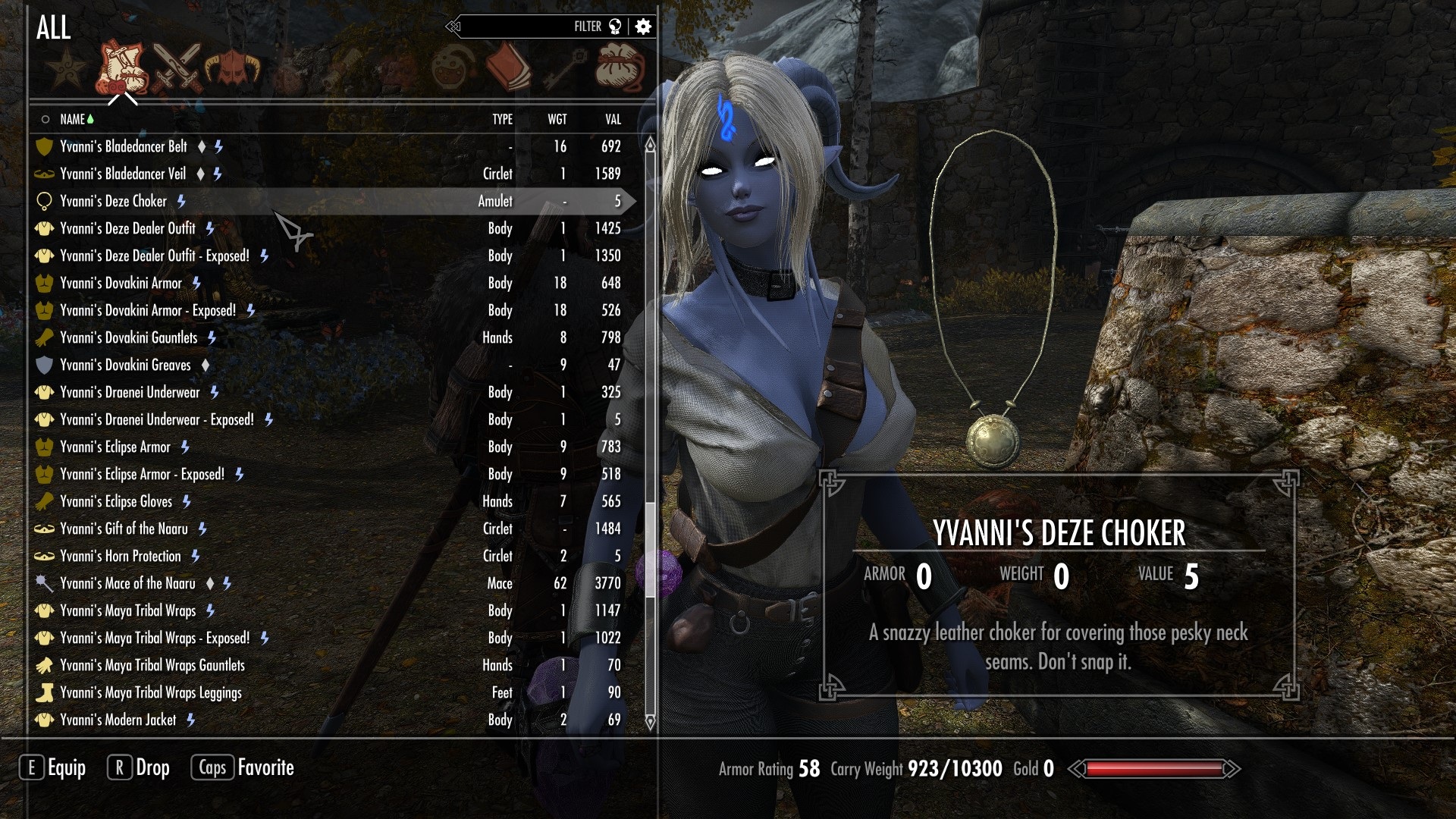Select Yvanni's Dovakini Greaves entry

[125, 365]
